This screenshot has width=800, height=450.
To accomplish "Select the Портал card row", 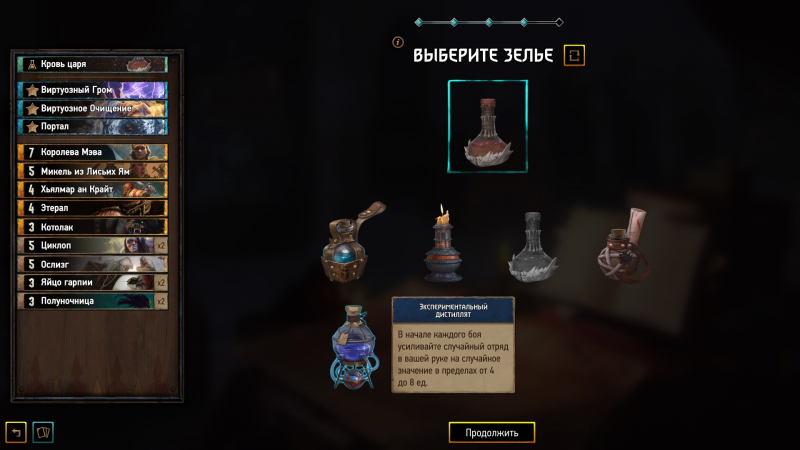I will 92,126.
